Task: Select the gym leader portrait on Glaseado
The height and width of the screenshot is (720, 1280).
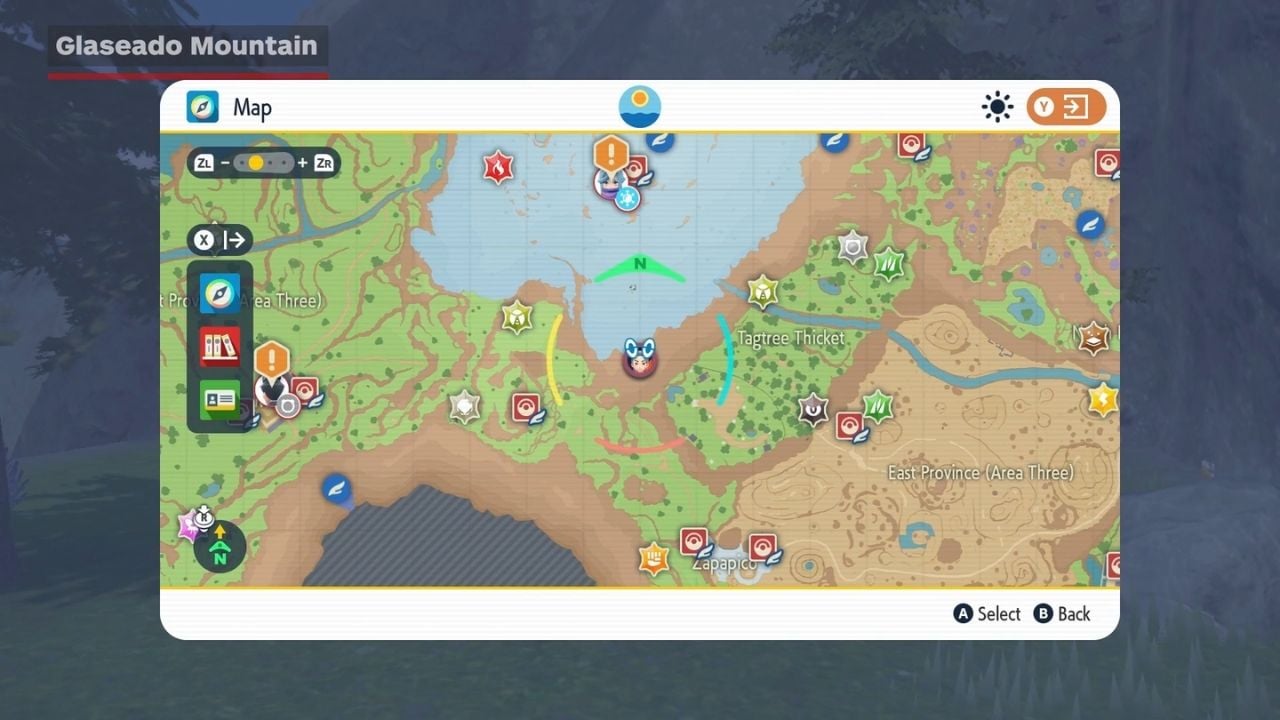Action: [608, 183]
